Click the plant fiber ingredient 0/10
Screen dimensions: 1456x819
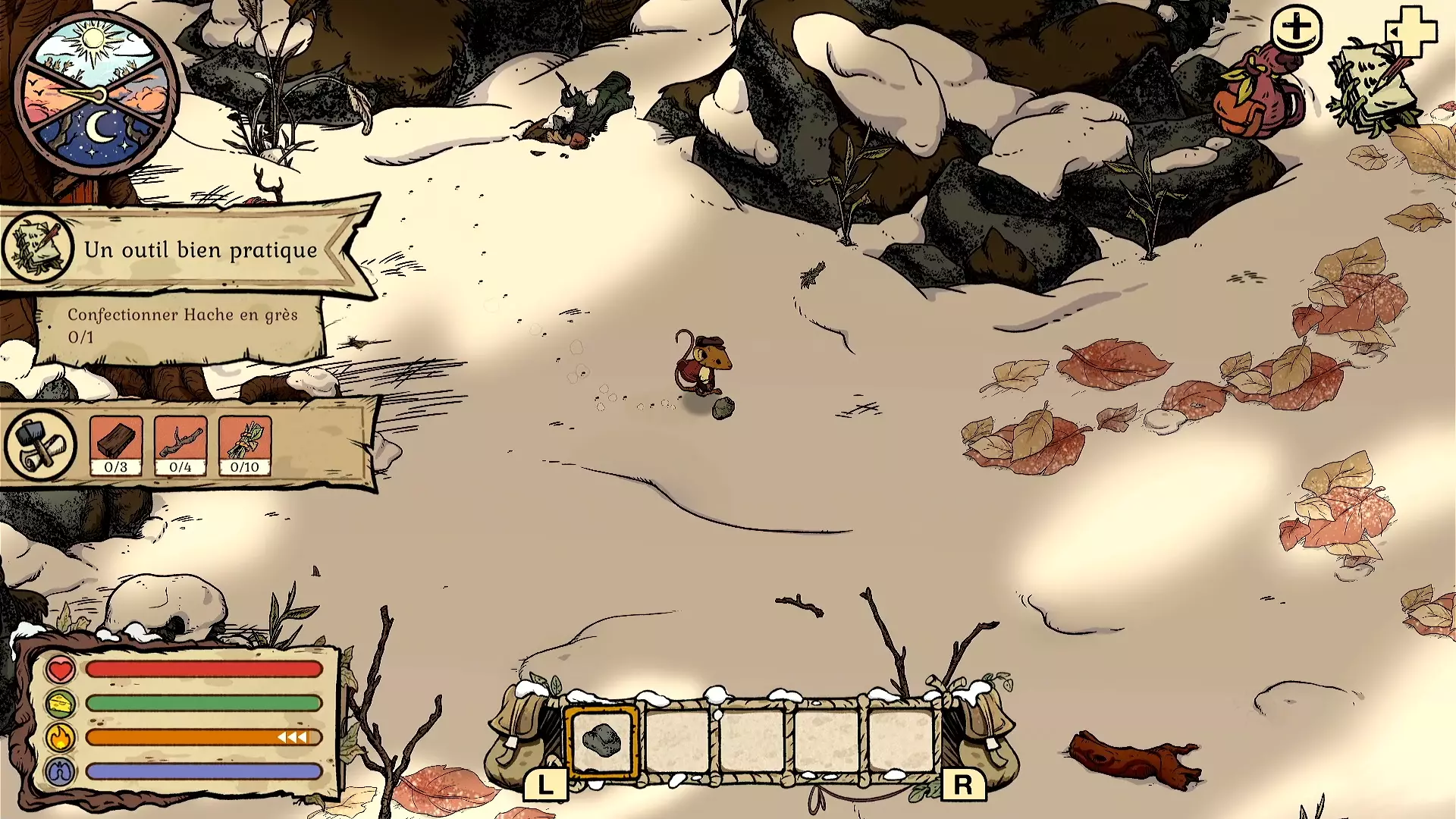(x=245, y=445)
